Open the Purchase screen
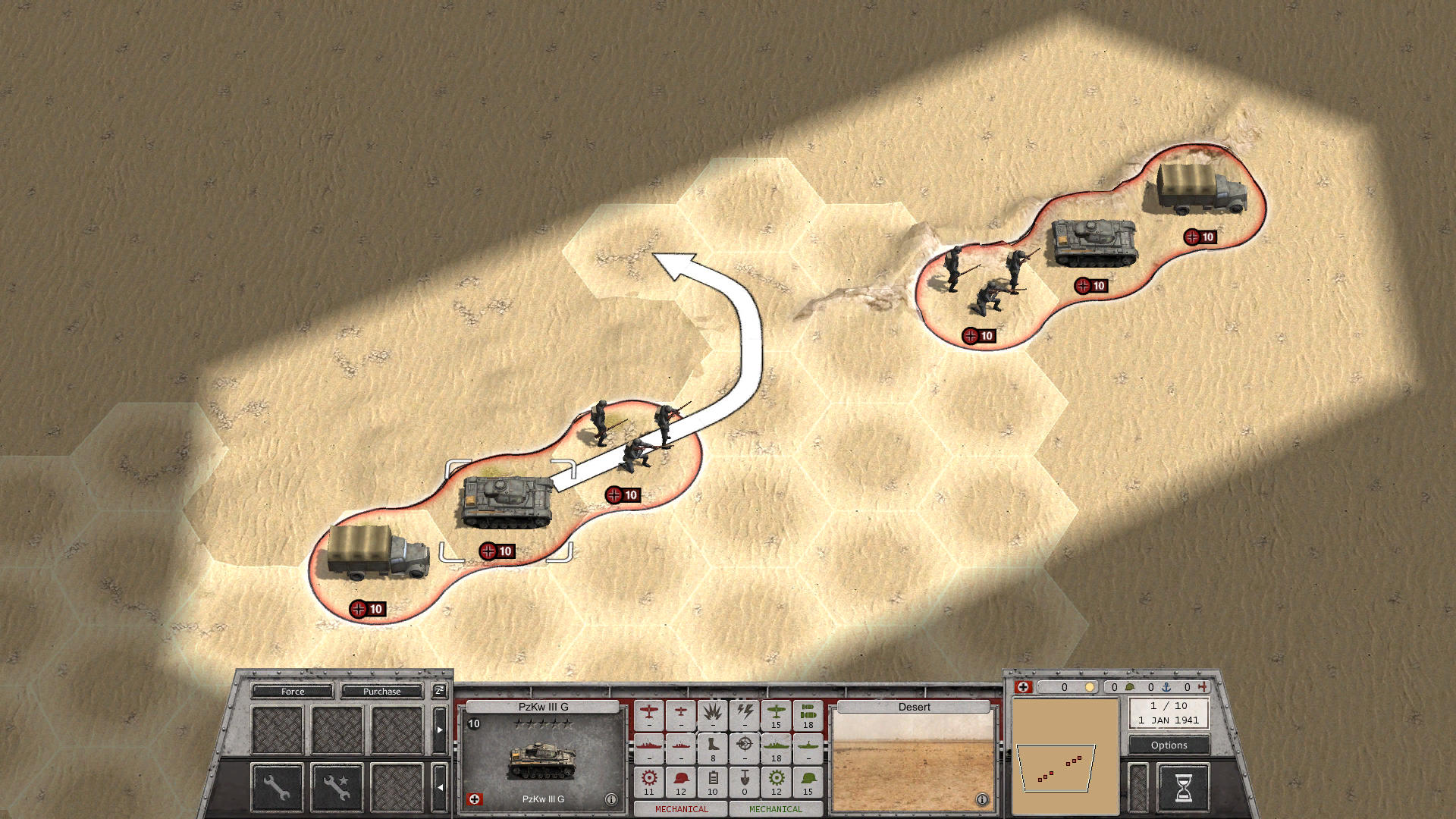This screenshot has height=819, width=1456. click(x=381, y=692)
